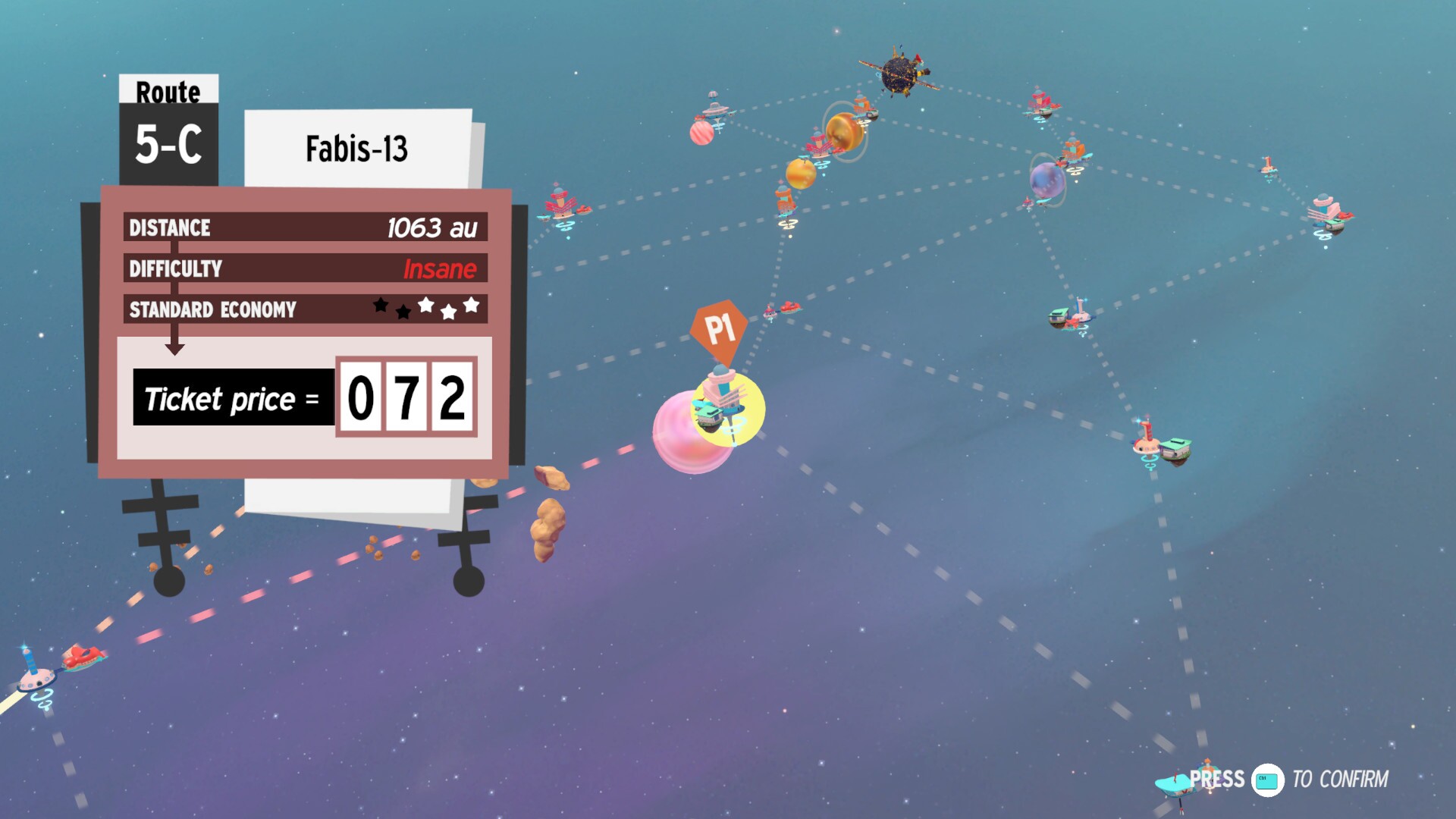
Task: Expand the Route 5-C selector
Action: pos(168,144)
